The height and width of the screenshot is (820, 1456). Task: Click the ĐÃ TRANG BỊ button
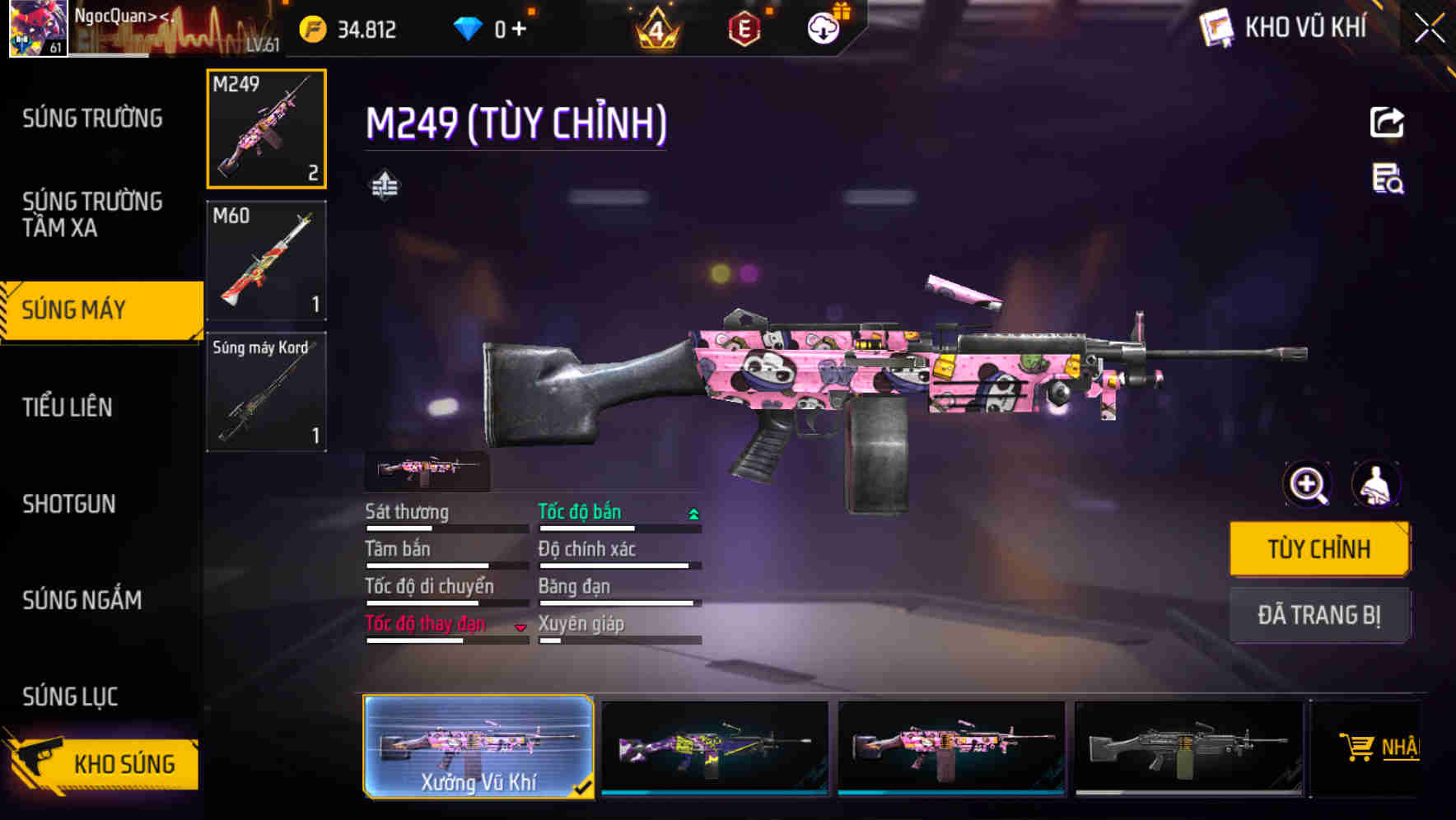(x=1319, y=614)
